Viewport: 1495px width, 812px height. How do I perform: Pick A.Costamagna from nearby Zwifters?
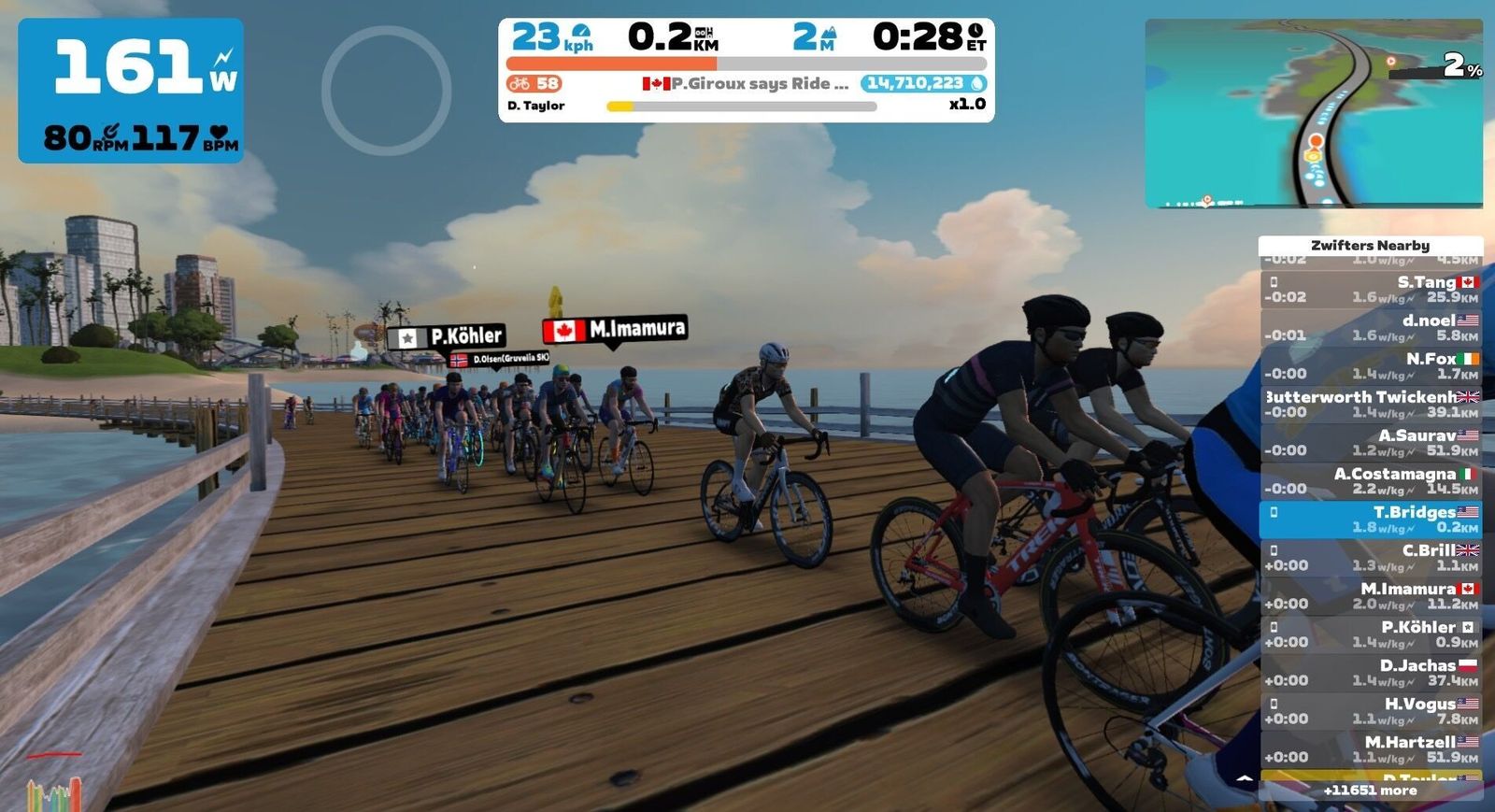(1371, 480)
